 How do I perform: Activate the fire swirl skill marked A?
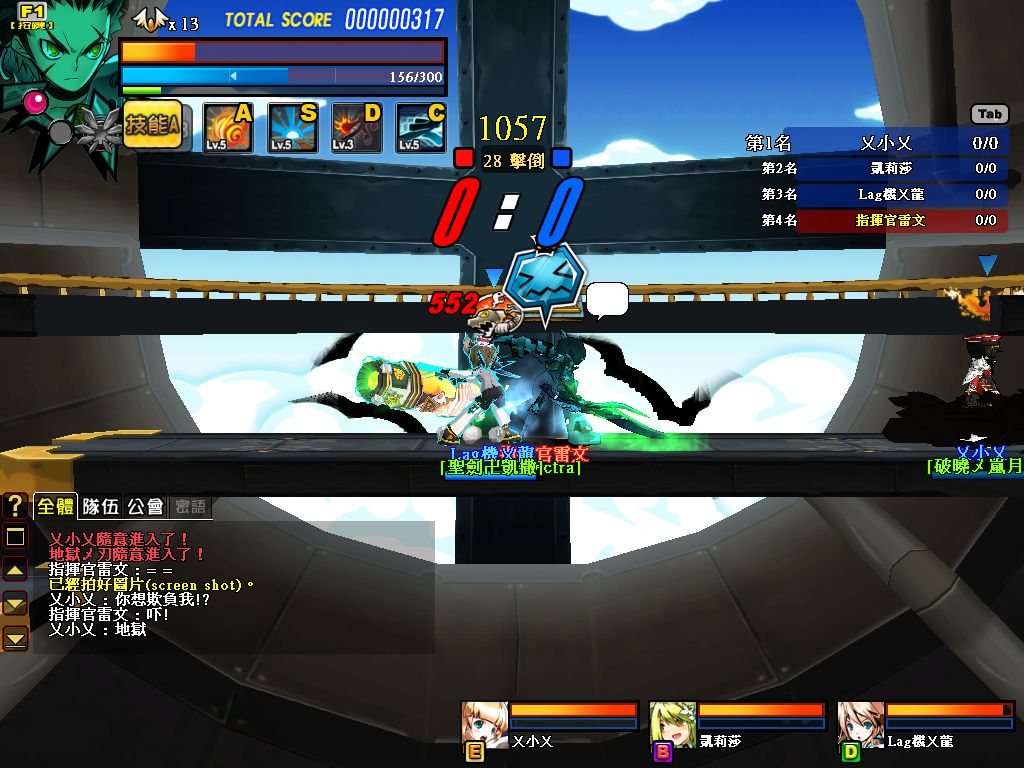(227, 129)
